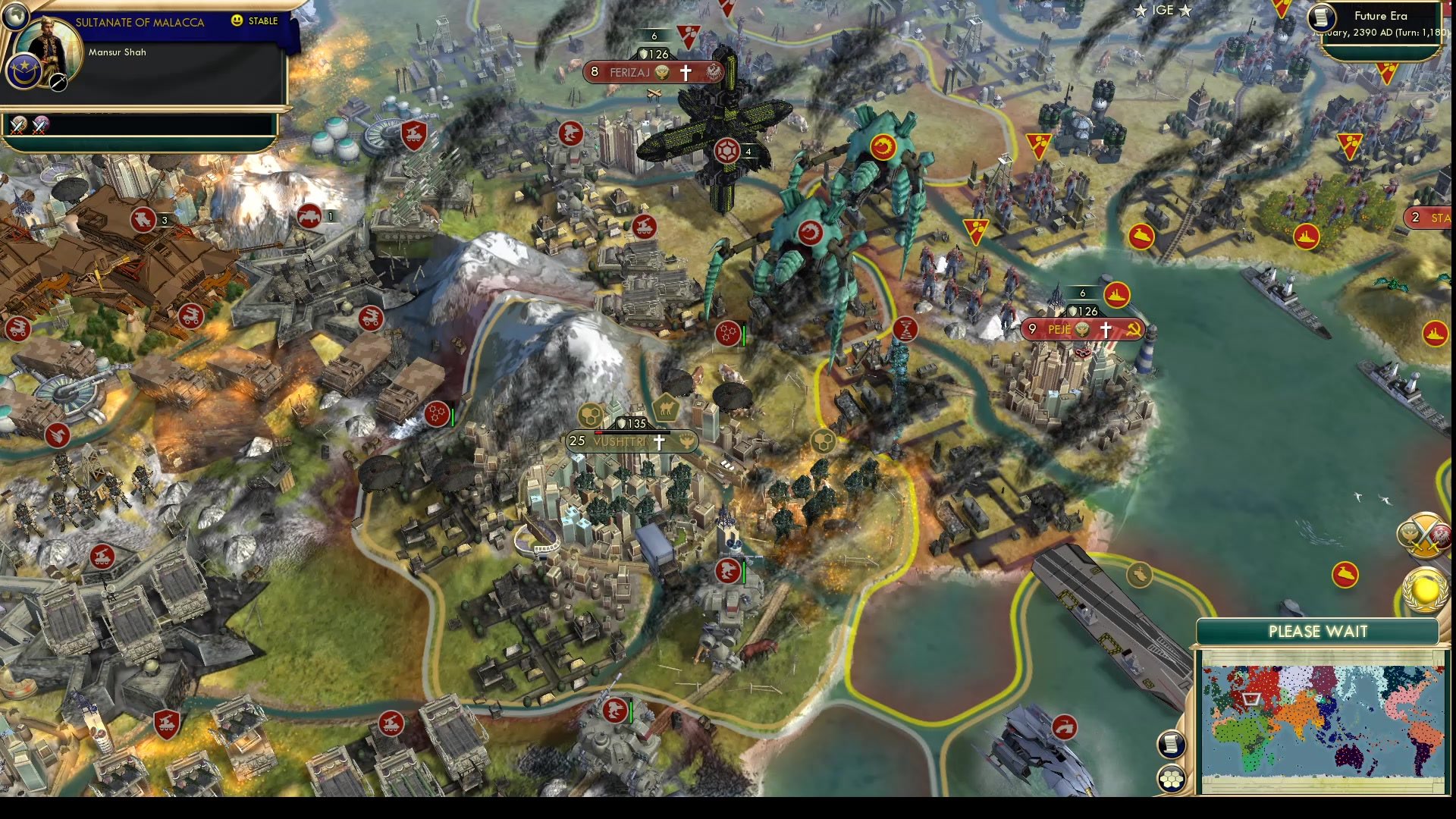This screenshot has width=1456, height=819.
Task: Open the crossed-swords military overview icon
Action: (1424, 535)
